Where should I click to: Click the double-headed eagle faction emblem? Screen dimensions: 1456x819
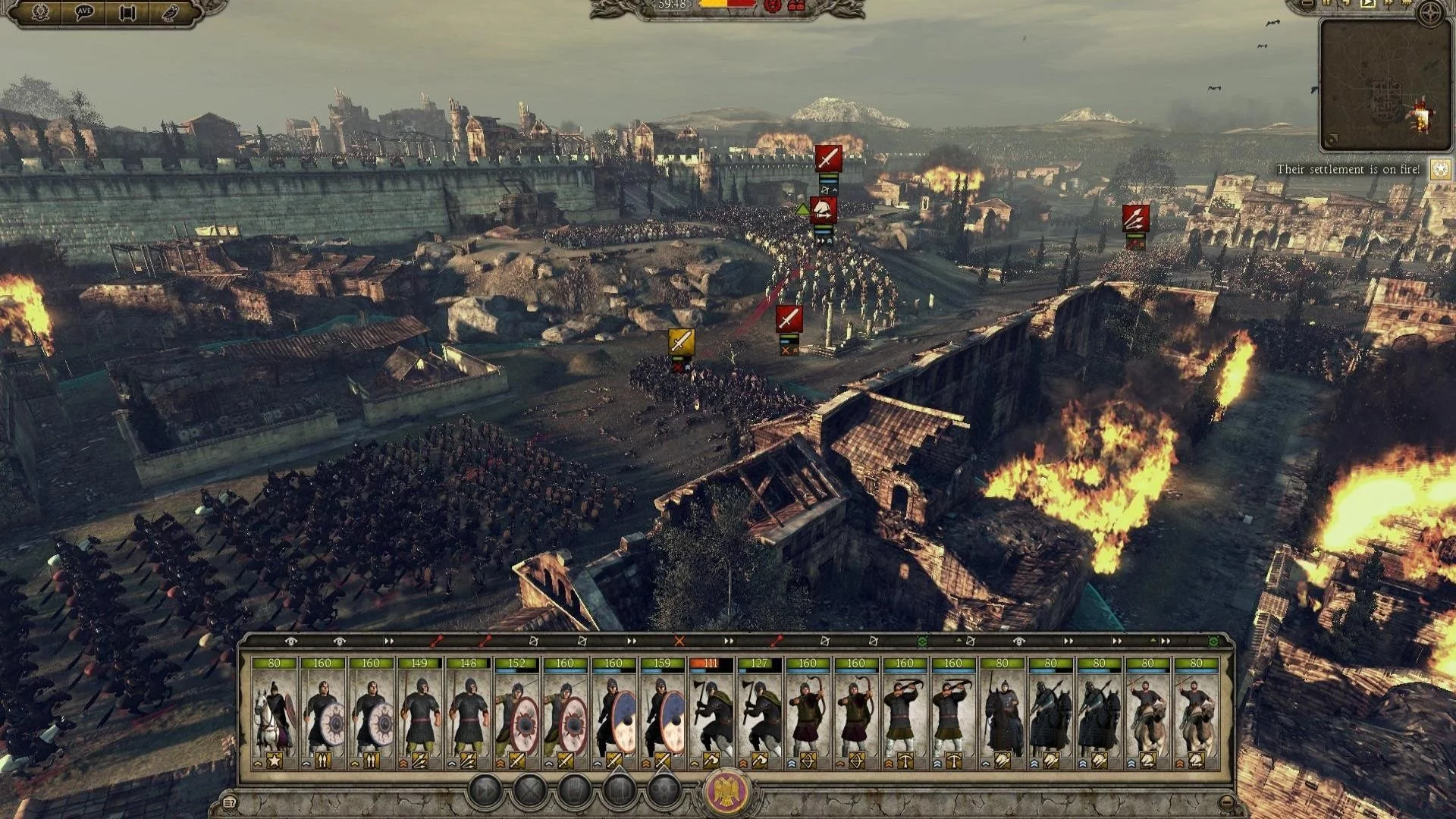tap(728, 792)
